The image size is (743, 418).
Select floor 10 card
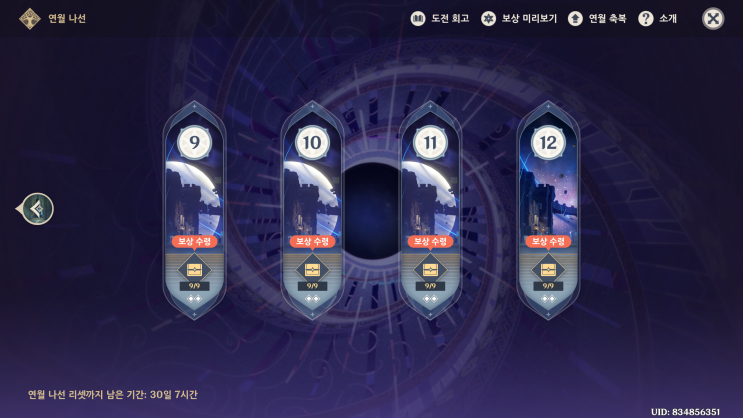coord(312,190)
